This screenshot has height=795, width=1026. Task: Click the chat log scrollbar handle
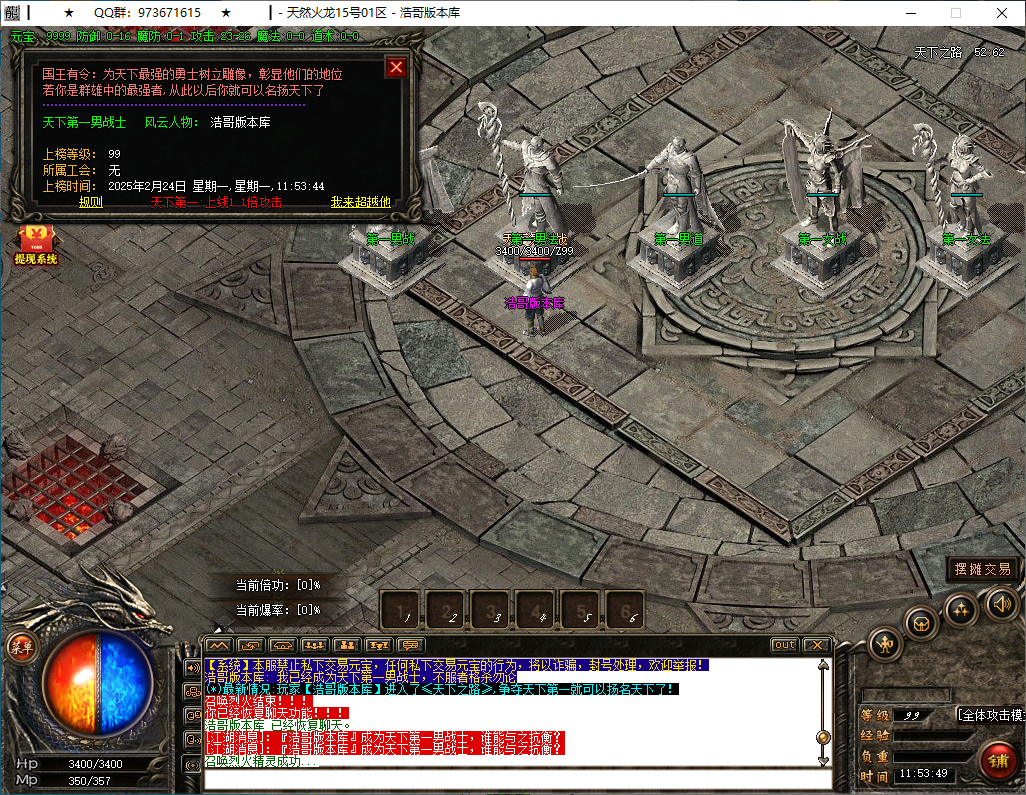point(823,737)
